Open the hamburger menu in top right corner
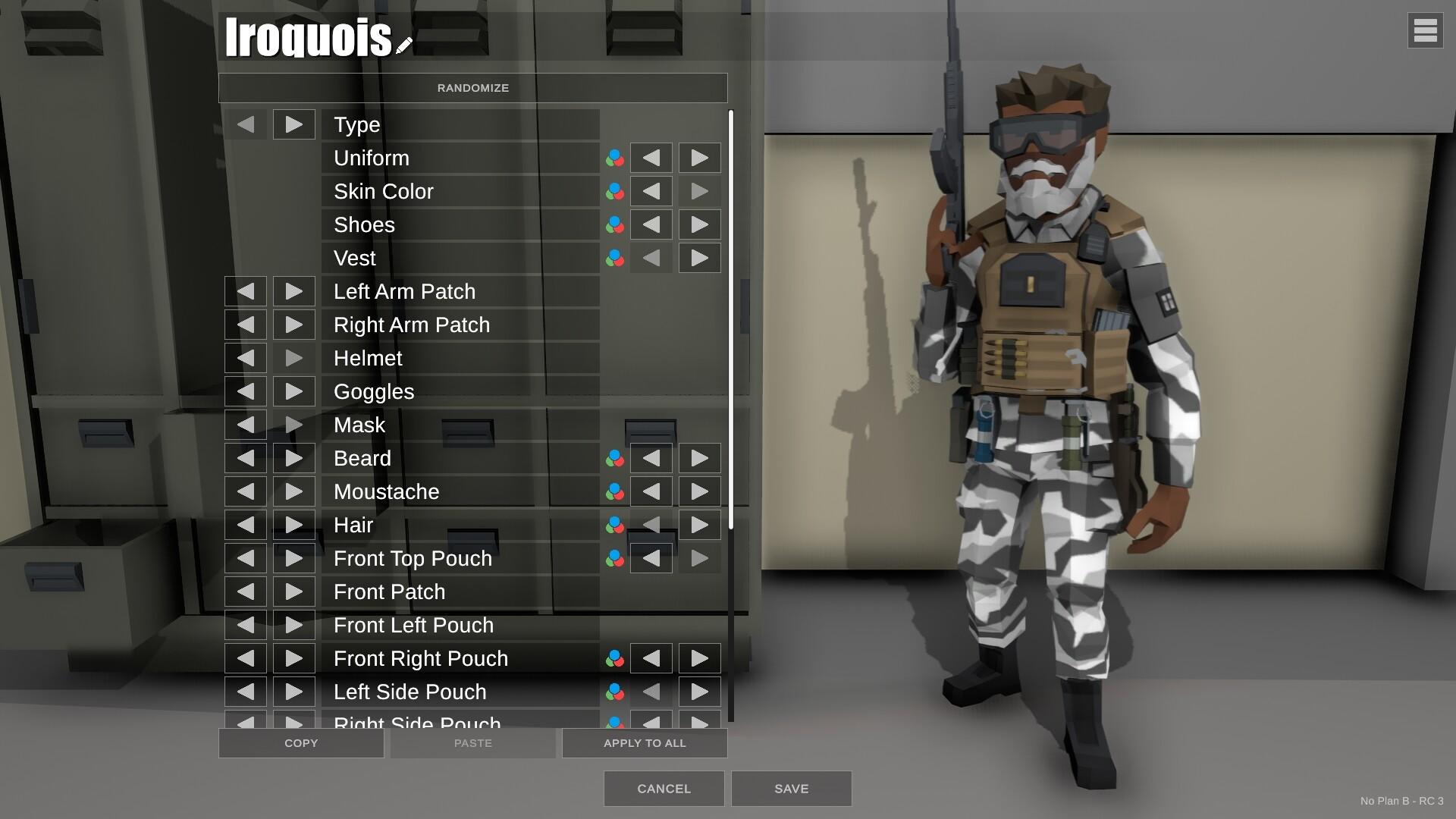This screenshot has height=819, width=1456. pyautogui.click(x=1426, y=30)
